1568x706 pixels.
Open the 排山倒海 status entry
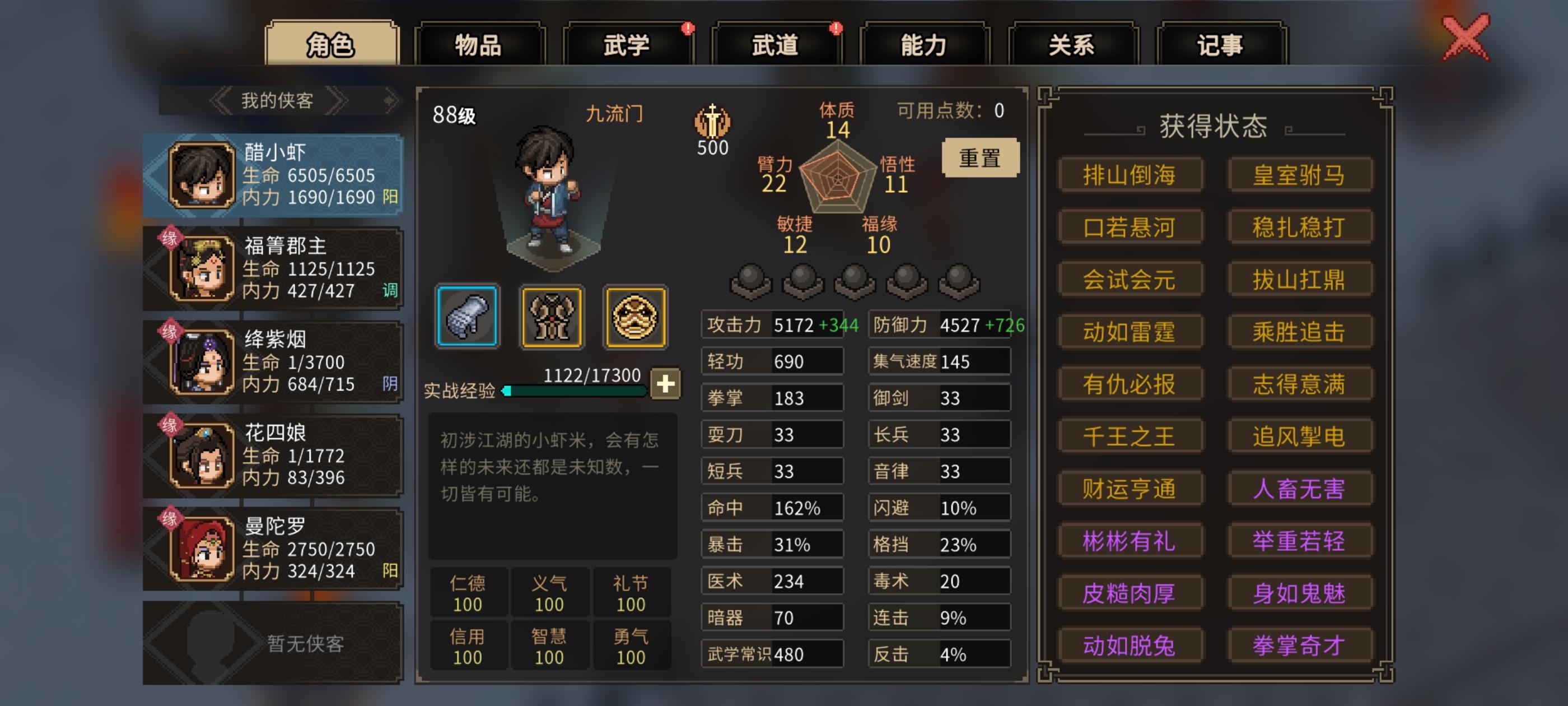pyautogui.click(x=1130, y=174)
